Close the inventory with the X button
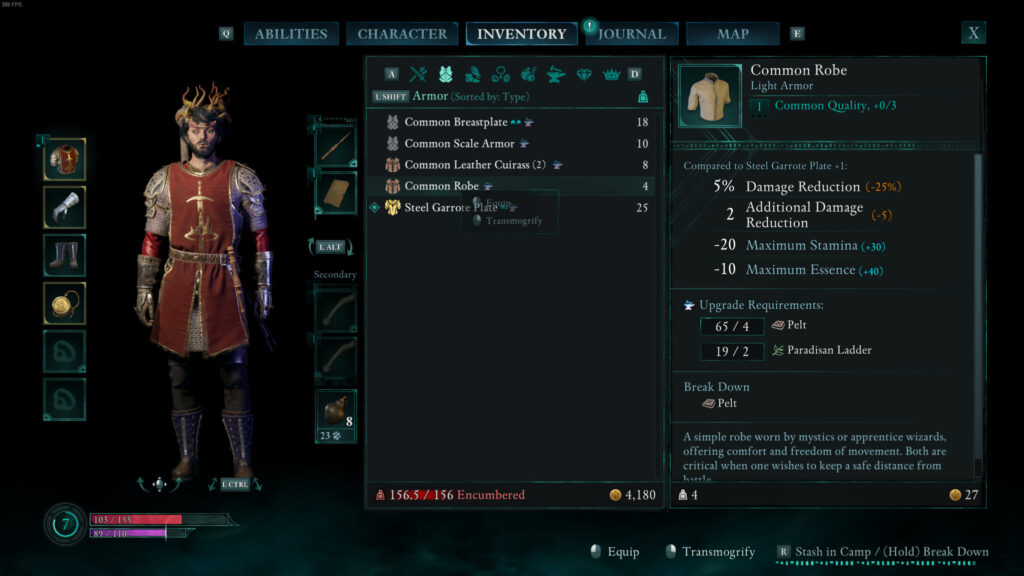 pos(973,33)
